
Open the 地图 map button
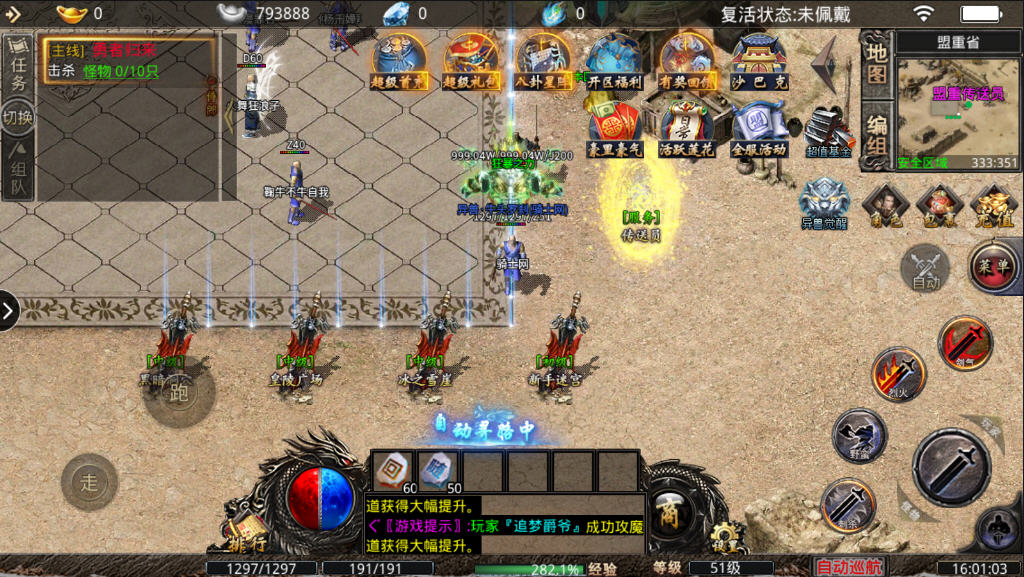pos(877,62)
